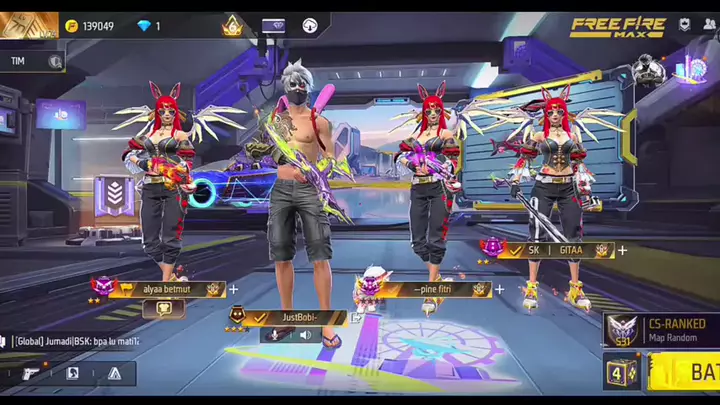Open the triangle icon in bottom toolbar
Viewport: 720px width, 405px height.
click(114, 373)
